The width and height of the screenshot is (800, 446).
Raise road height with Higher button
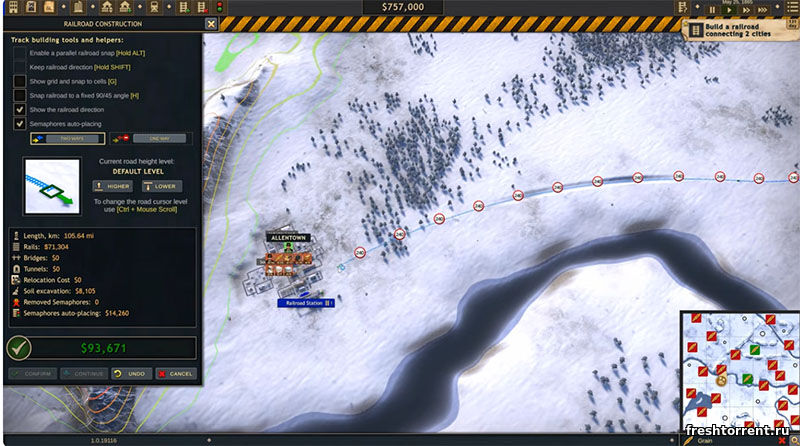pyautogui.click(x=112, y=186)
